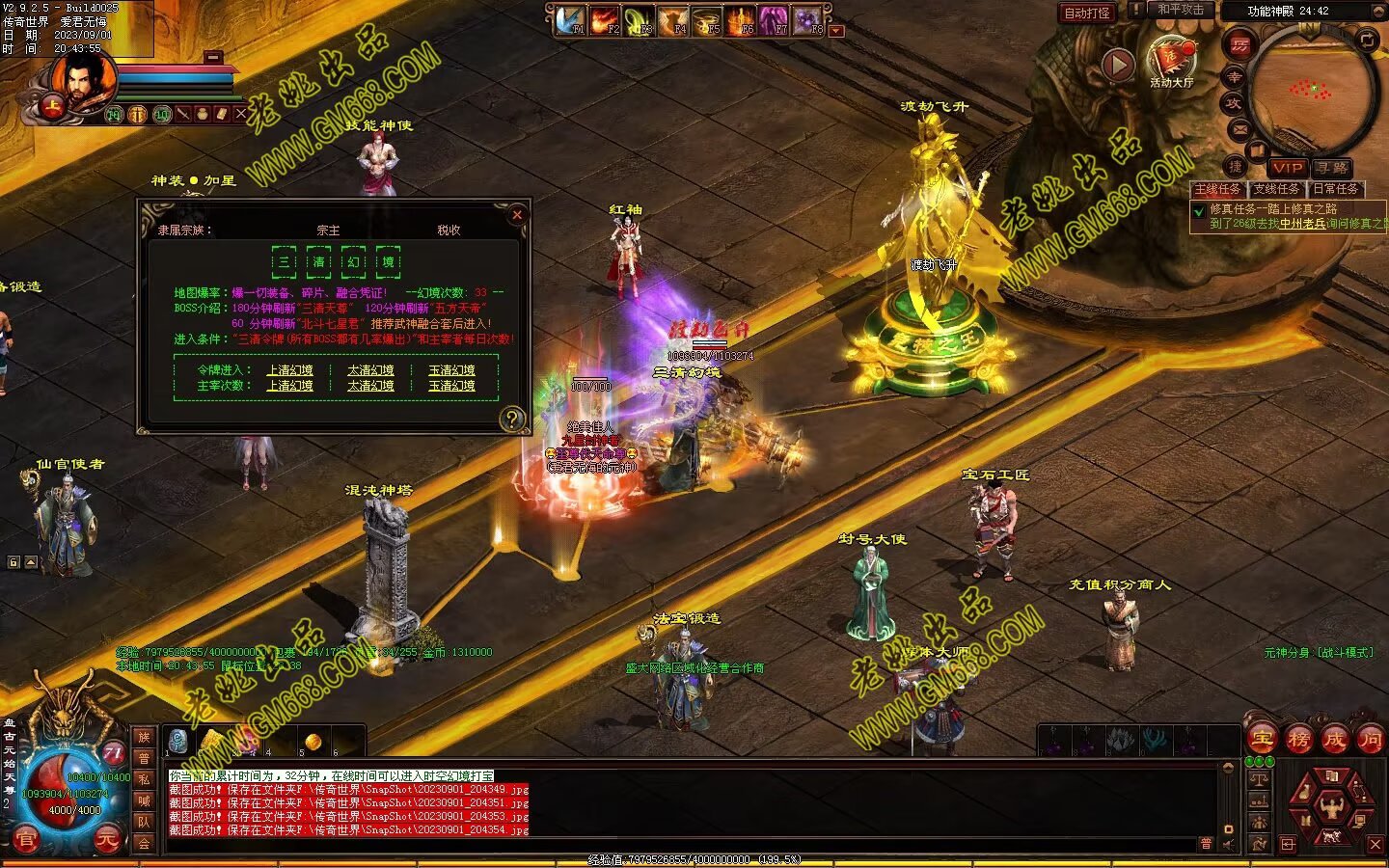Use the gold coin item in slot 5
The image size is (1389, 868).
point(313,742)
